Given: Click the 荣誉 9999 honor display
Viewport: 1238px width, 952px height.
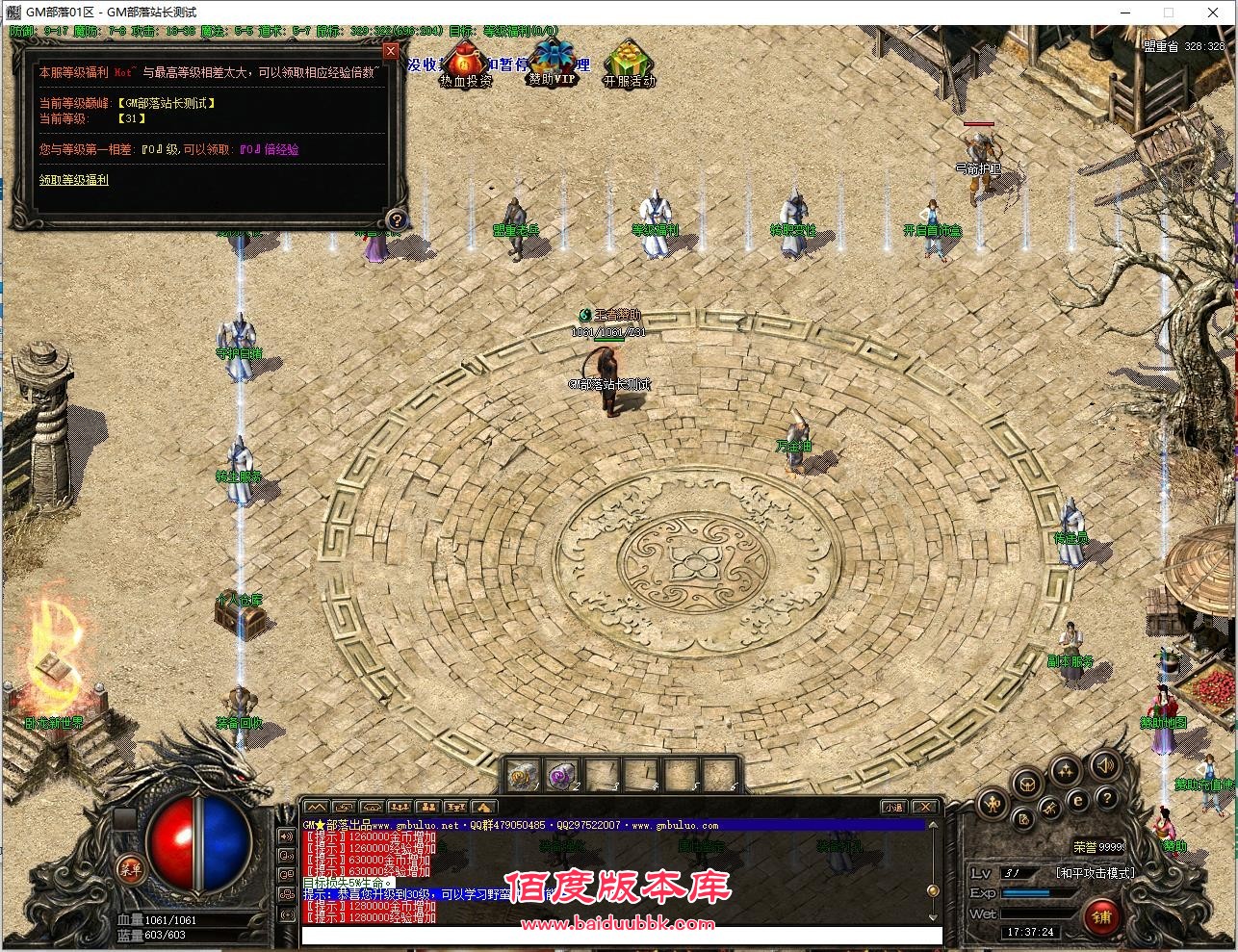Looking at the screenshot, I should point(1097,845).
